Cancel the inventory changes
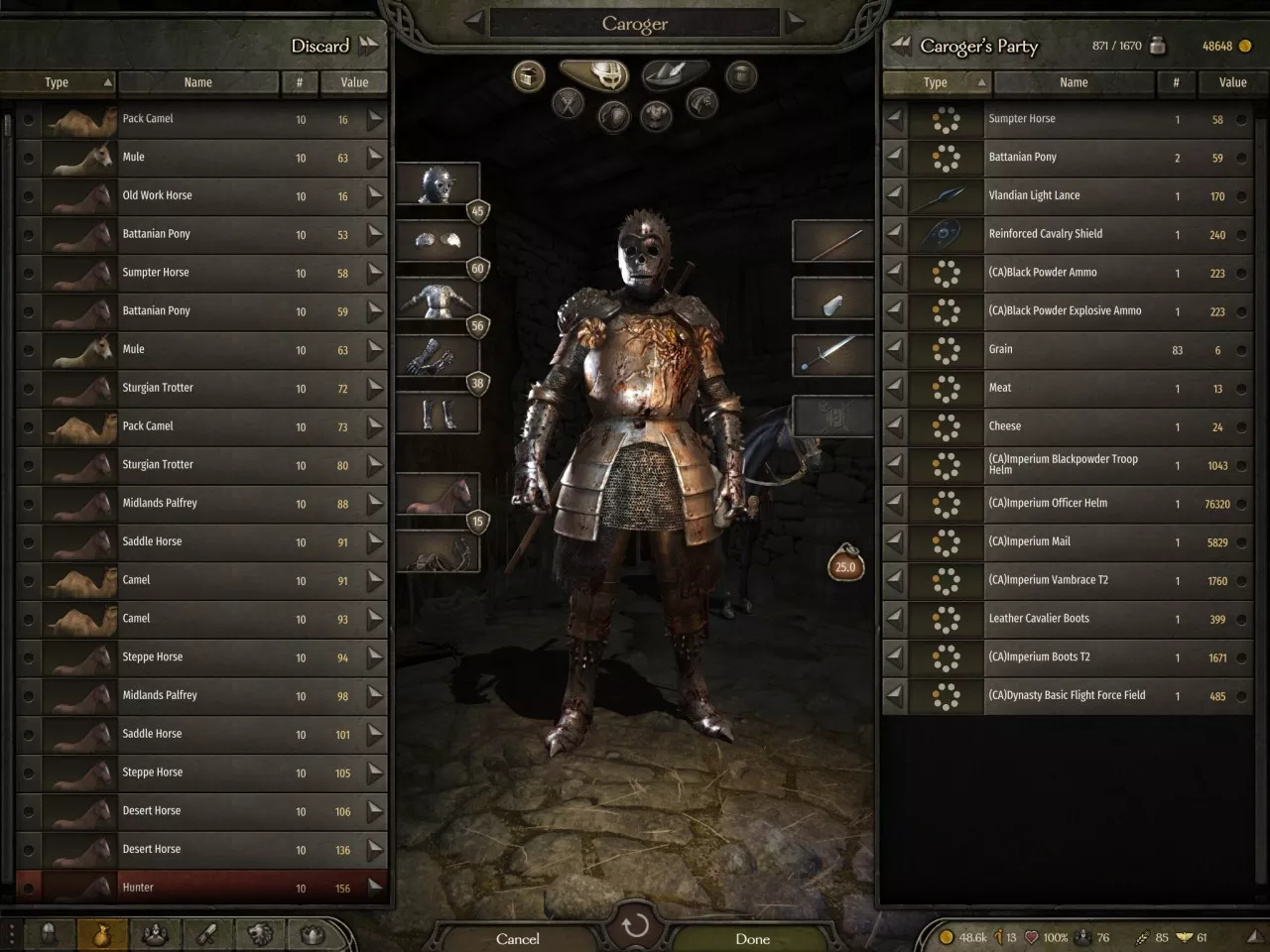 tap(518, 938)
